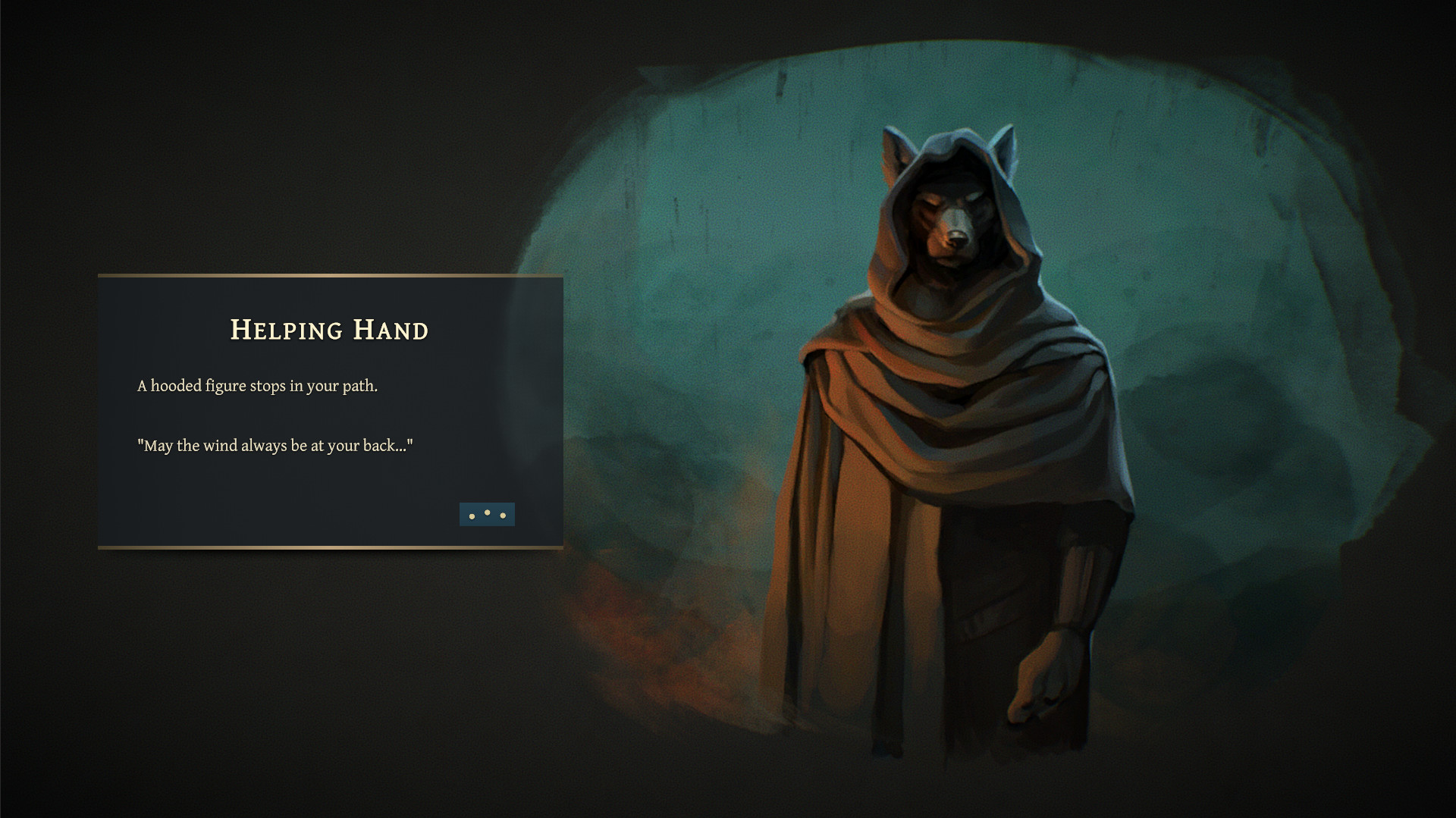Click the quote "May the wind always be at your back..."

pos(275,447)
